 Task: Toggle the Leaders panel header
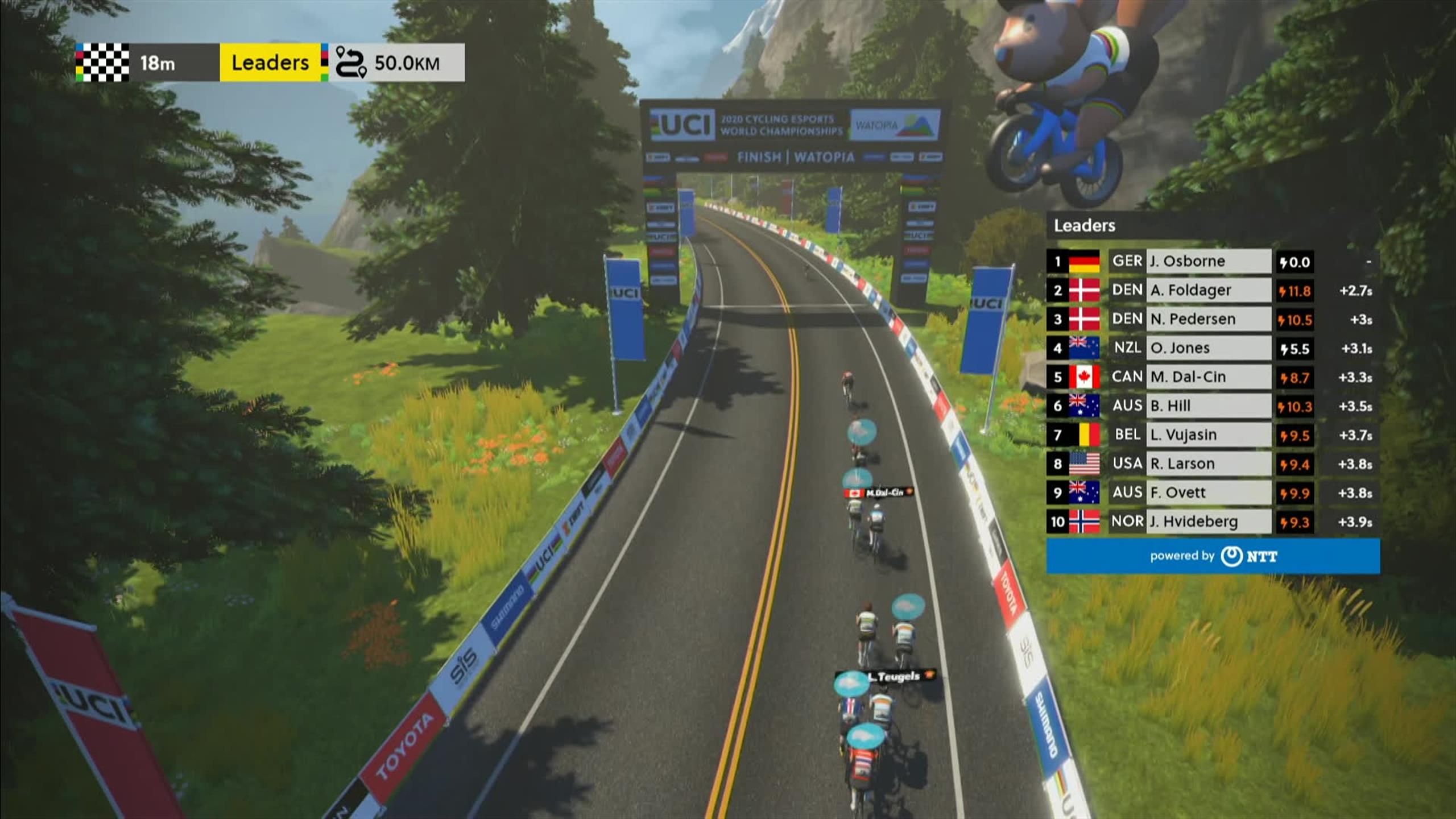click(x=1084, y=226)
